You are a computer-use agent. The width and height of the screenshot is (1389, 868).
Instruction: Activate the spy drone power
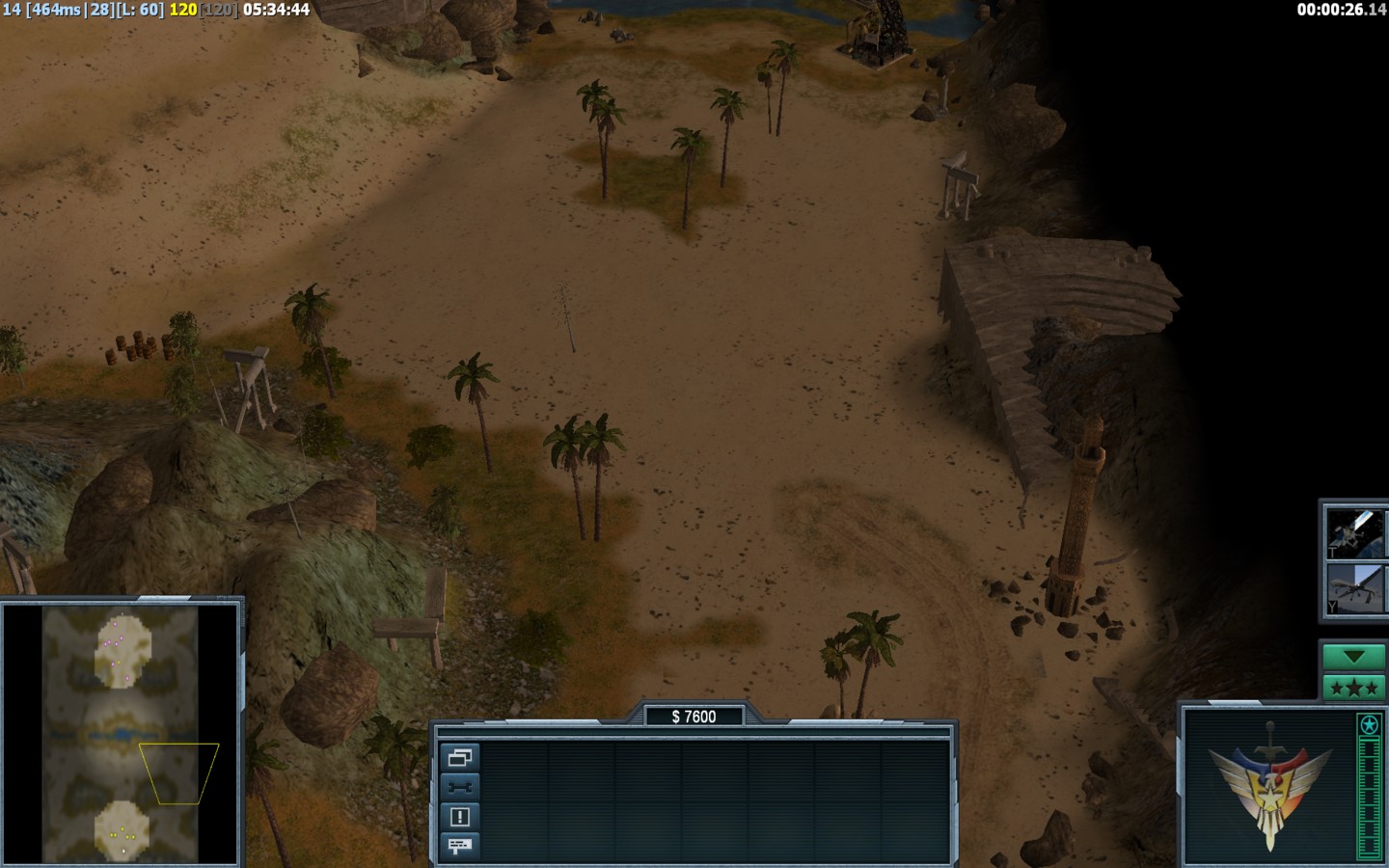point(1354,588)
